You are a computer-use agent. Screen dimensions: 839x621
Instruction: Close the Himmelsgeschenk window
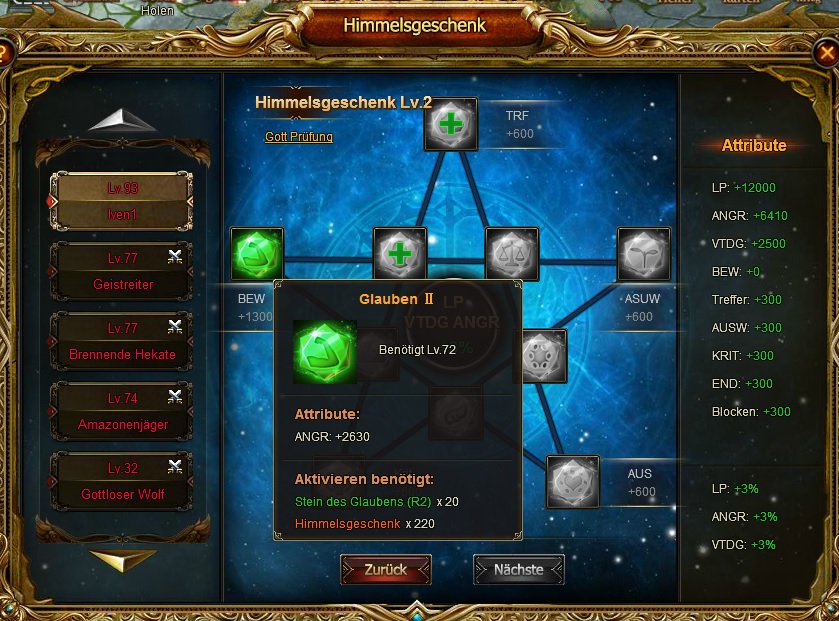(829, 51)
